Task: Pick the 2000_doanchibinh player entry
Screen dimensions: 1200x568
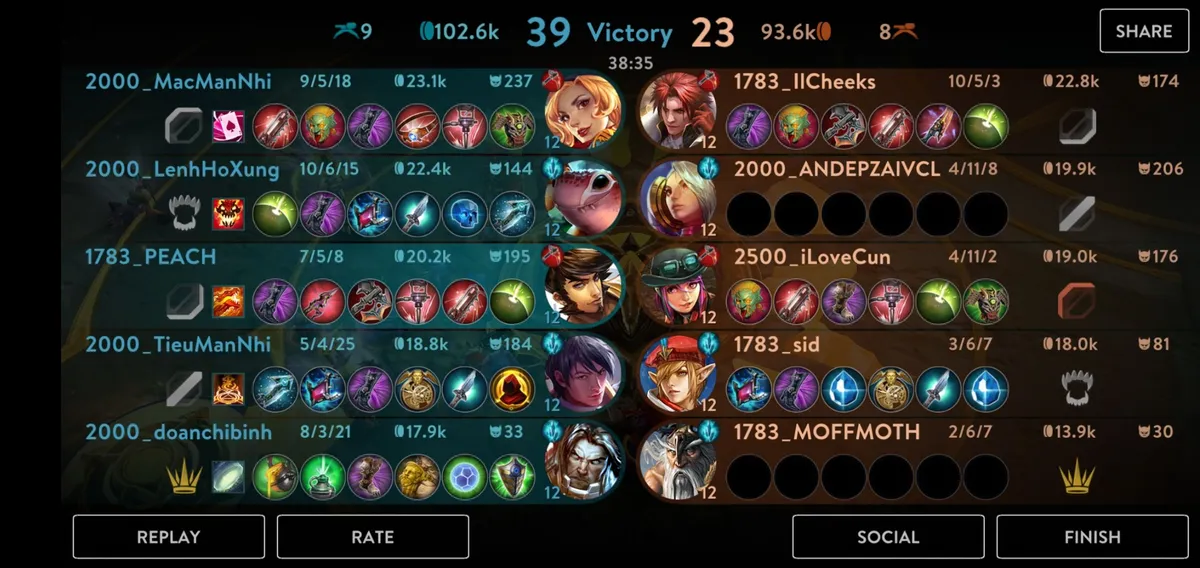Action: [178, 432]
